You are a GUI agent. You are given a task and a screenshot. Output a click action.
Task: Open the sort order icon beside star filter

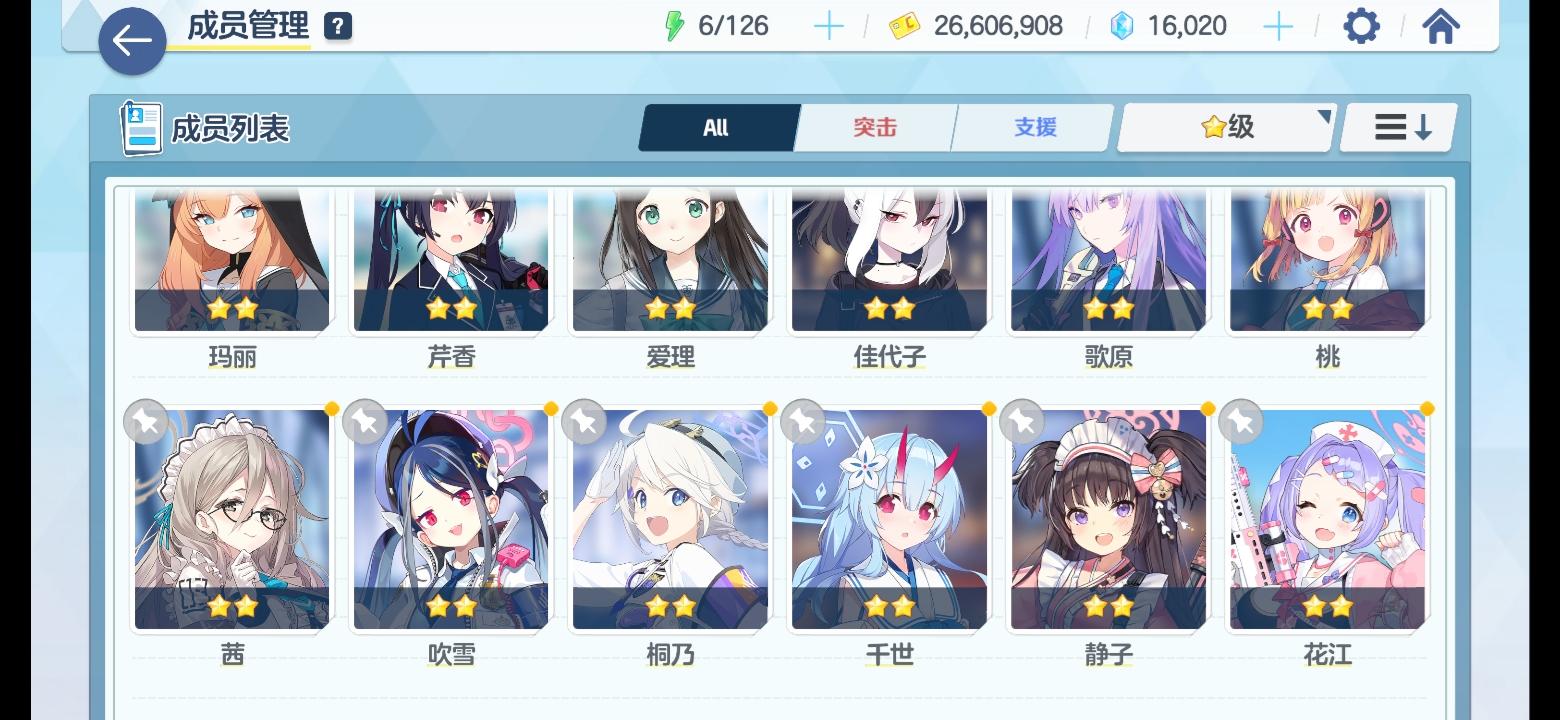click(x=1398, y=127)
